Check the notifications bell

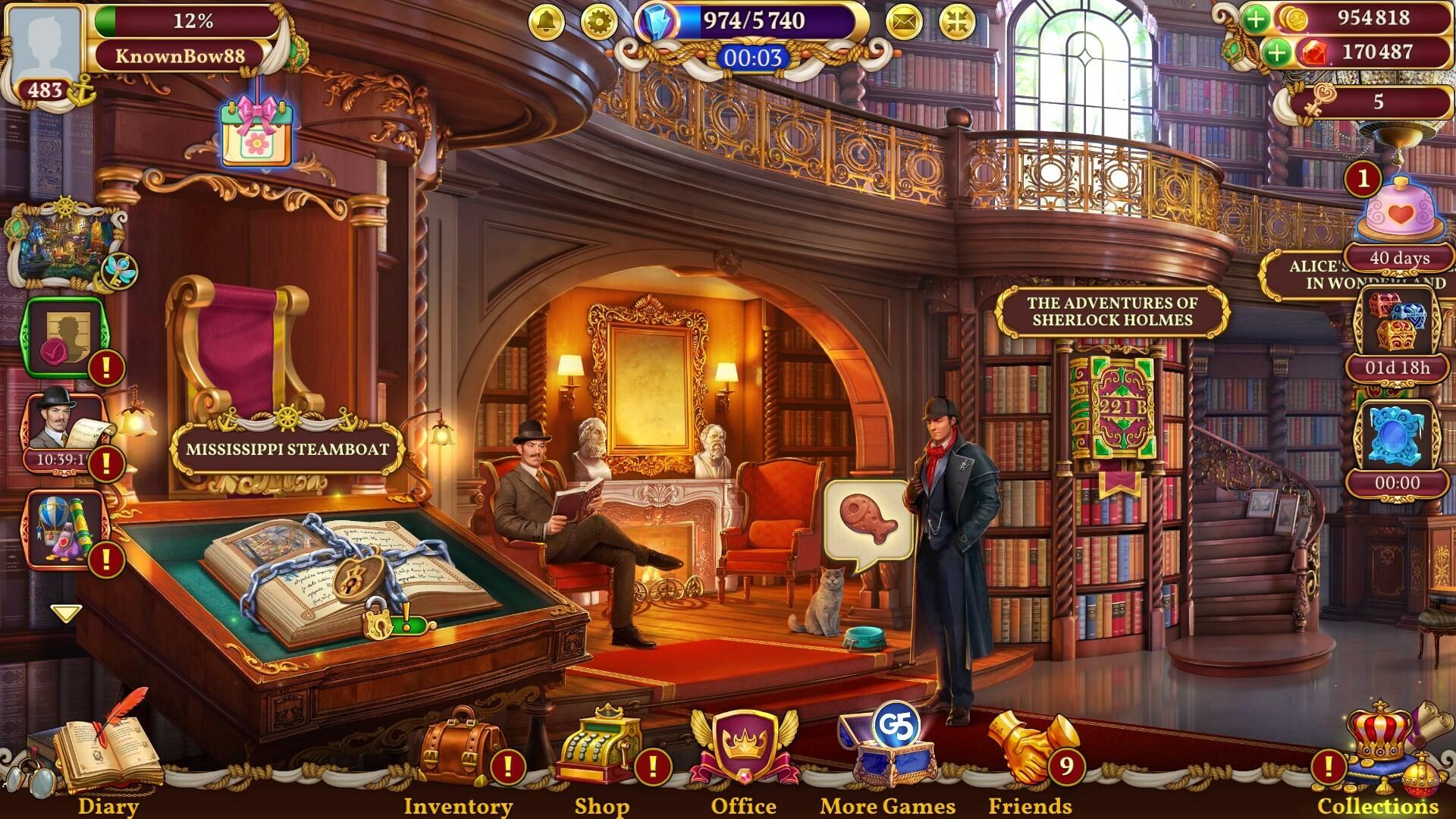point(545,22)
